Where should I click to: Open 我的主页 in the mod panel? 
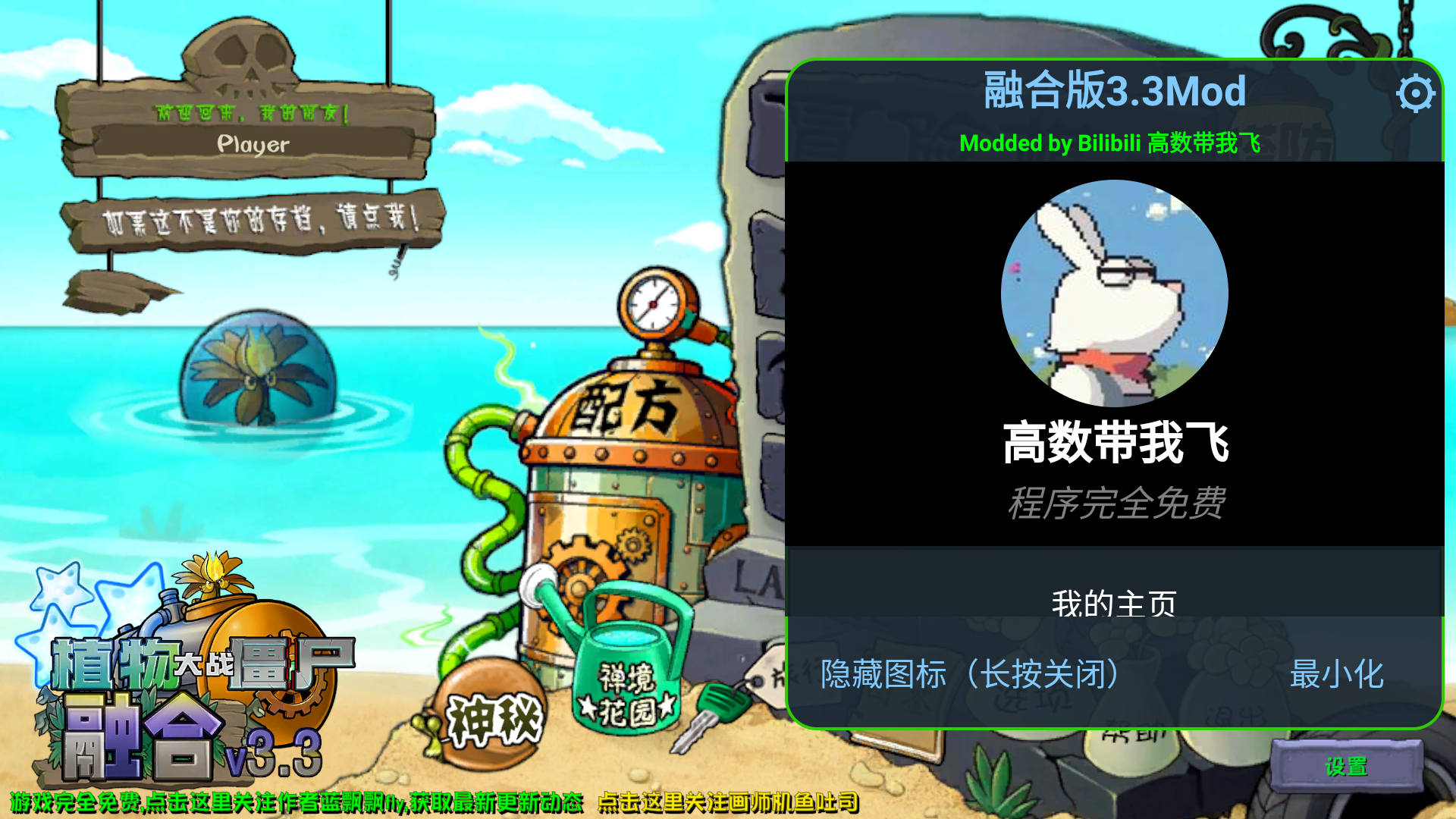tap(1113, 603)
